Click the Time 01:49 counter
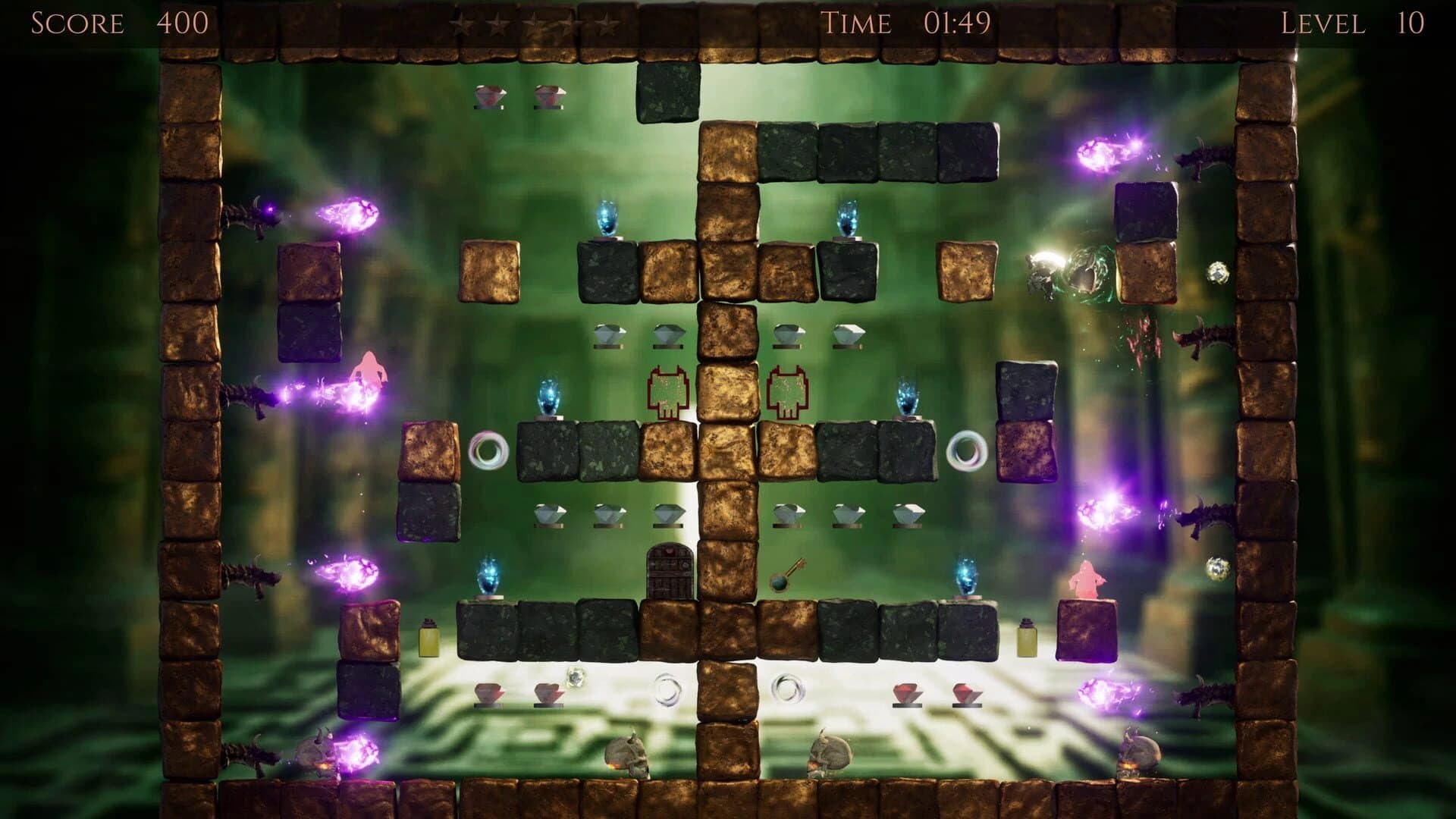 coord(908,23)
